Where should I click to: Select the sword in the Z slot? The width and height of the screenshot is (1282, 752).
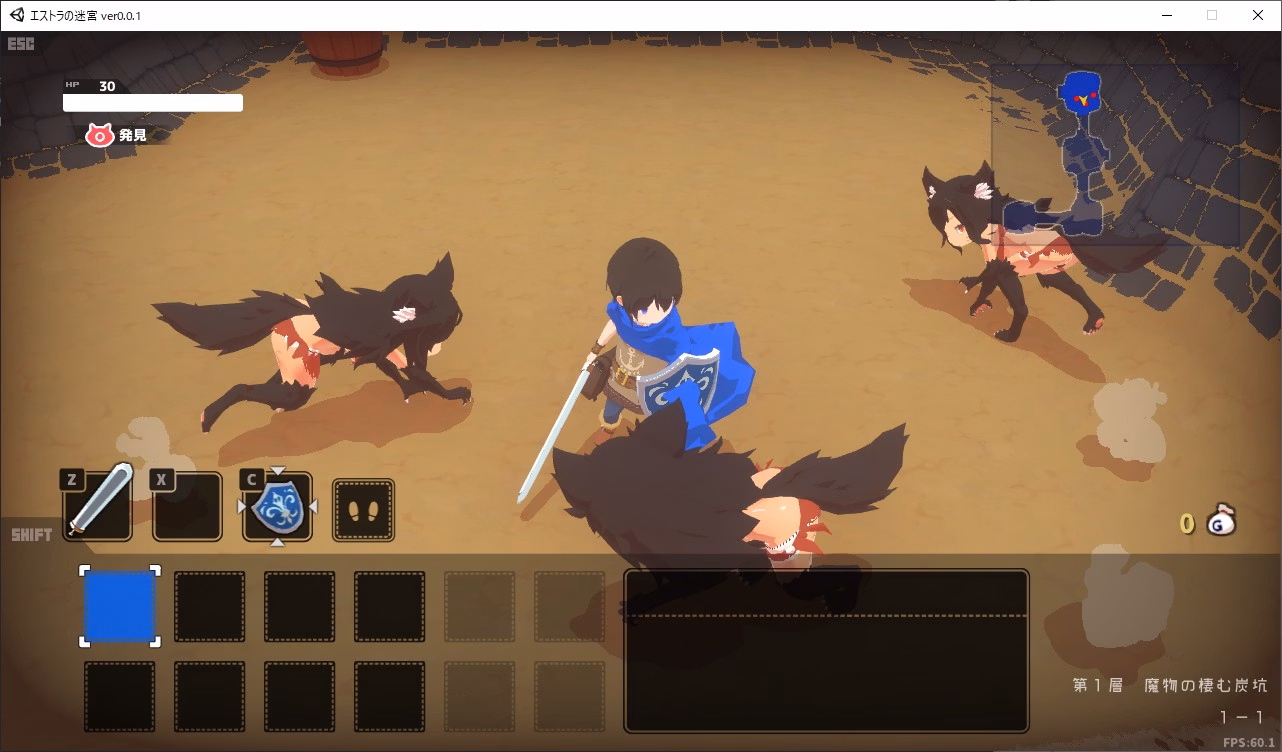coord(96,505)
